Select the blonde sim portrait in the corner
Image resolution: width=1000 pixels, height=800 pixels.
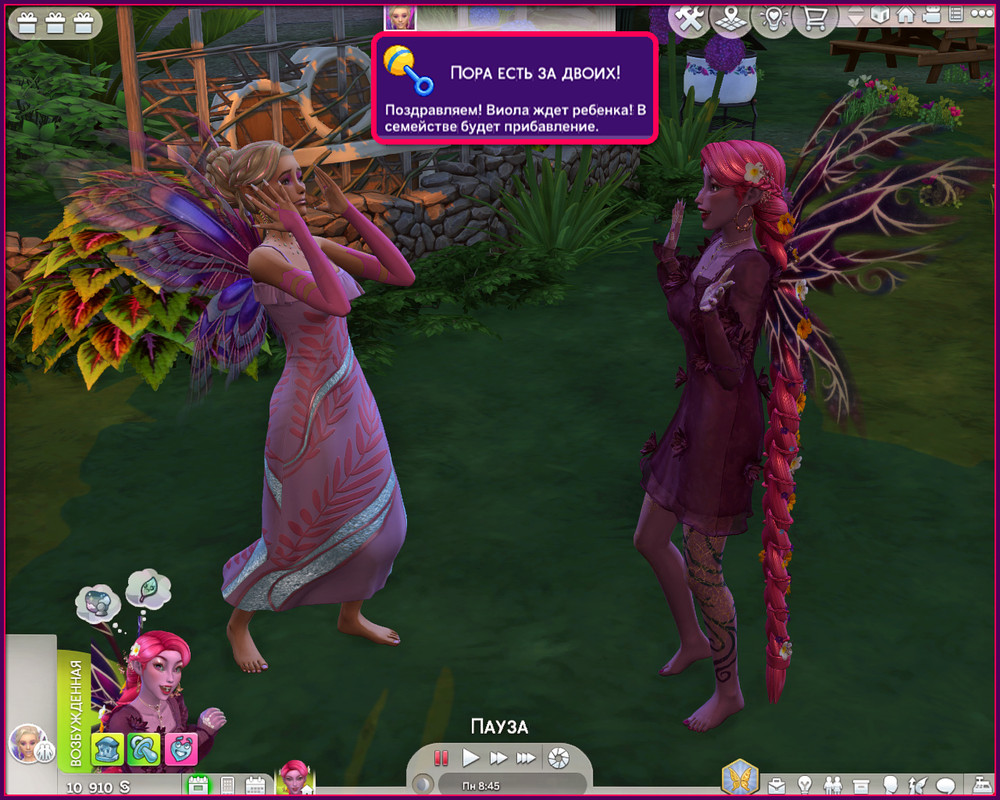[23, 743]
